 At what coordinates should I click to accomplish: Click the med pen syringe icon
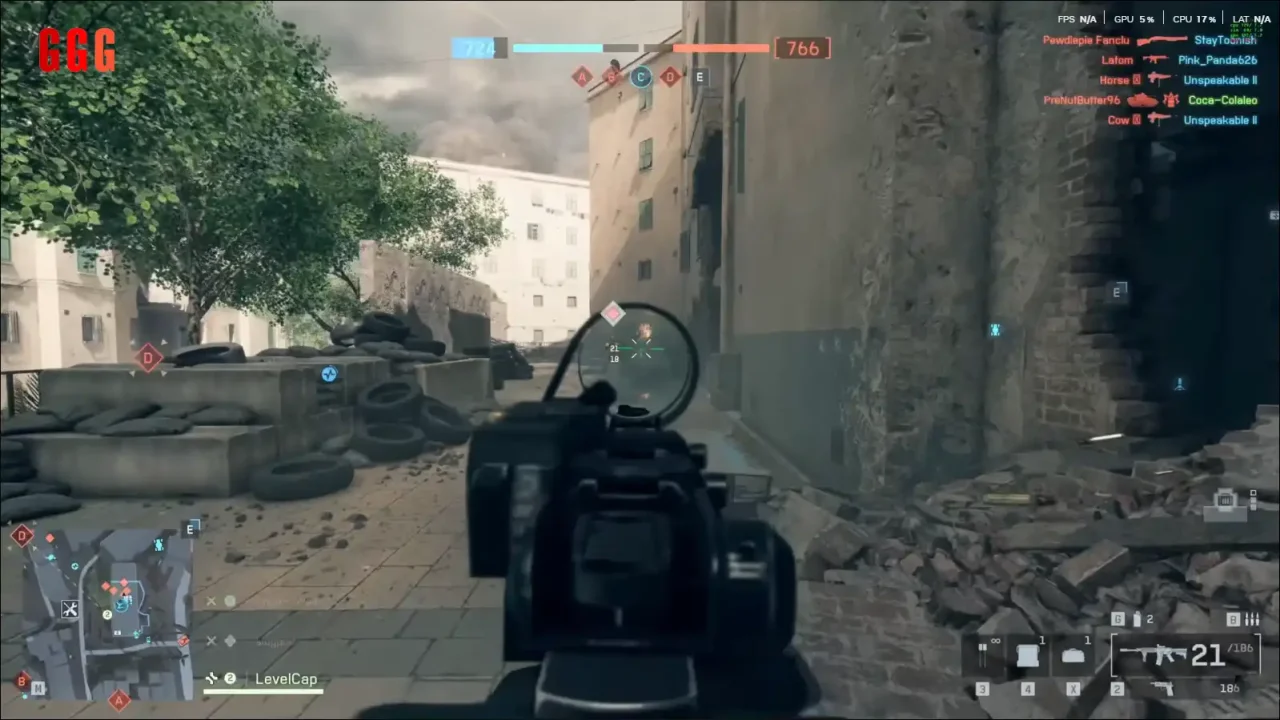984,654
